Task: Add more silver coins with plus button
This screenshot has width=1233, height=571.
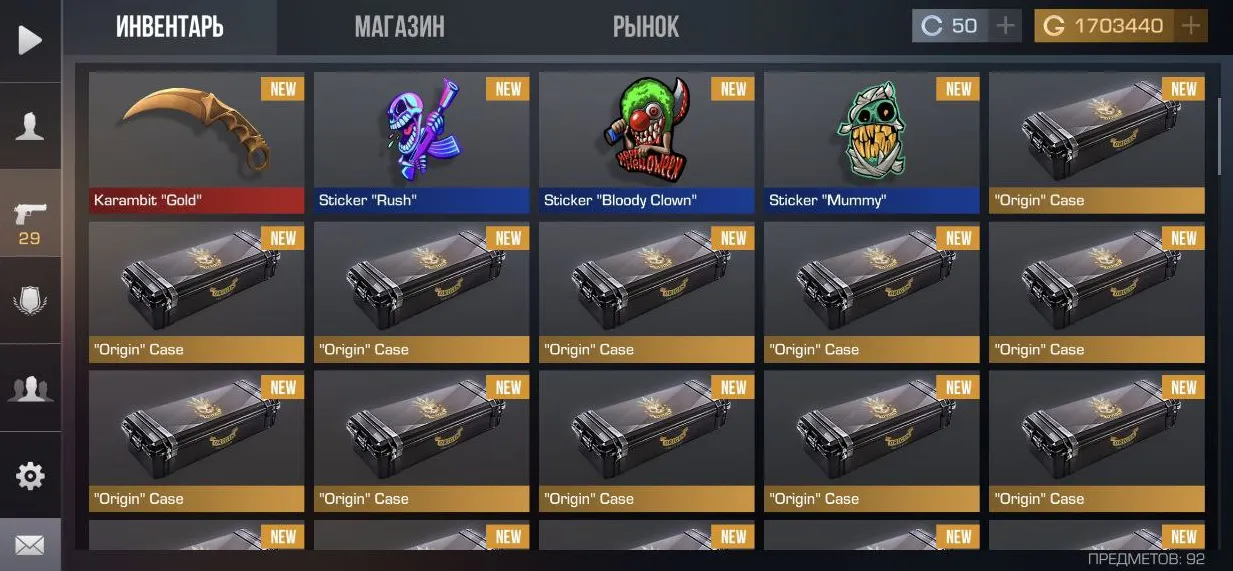Action: (x=1005, y=26)
